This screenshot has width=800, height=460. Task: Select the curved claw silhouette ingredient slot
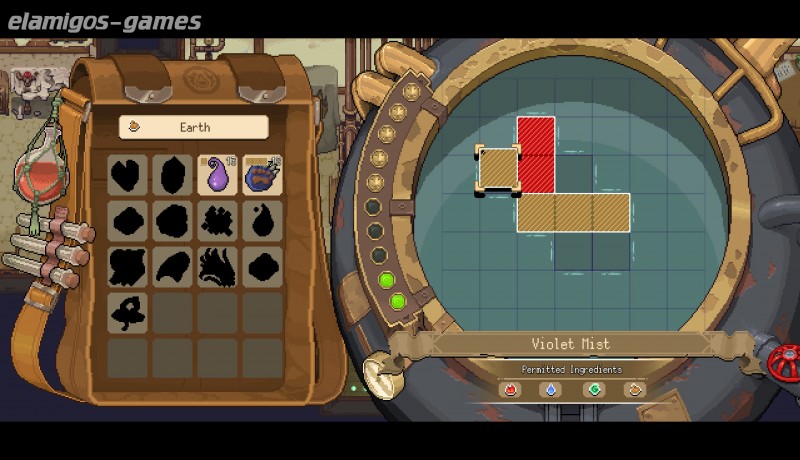(172, 266)
